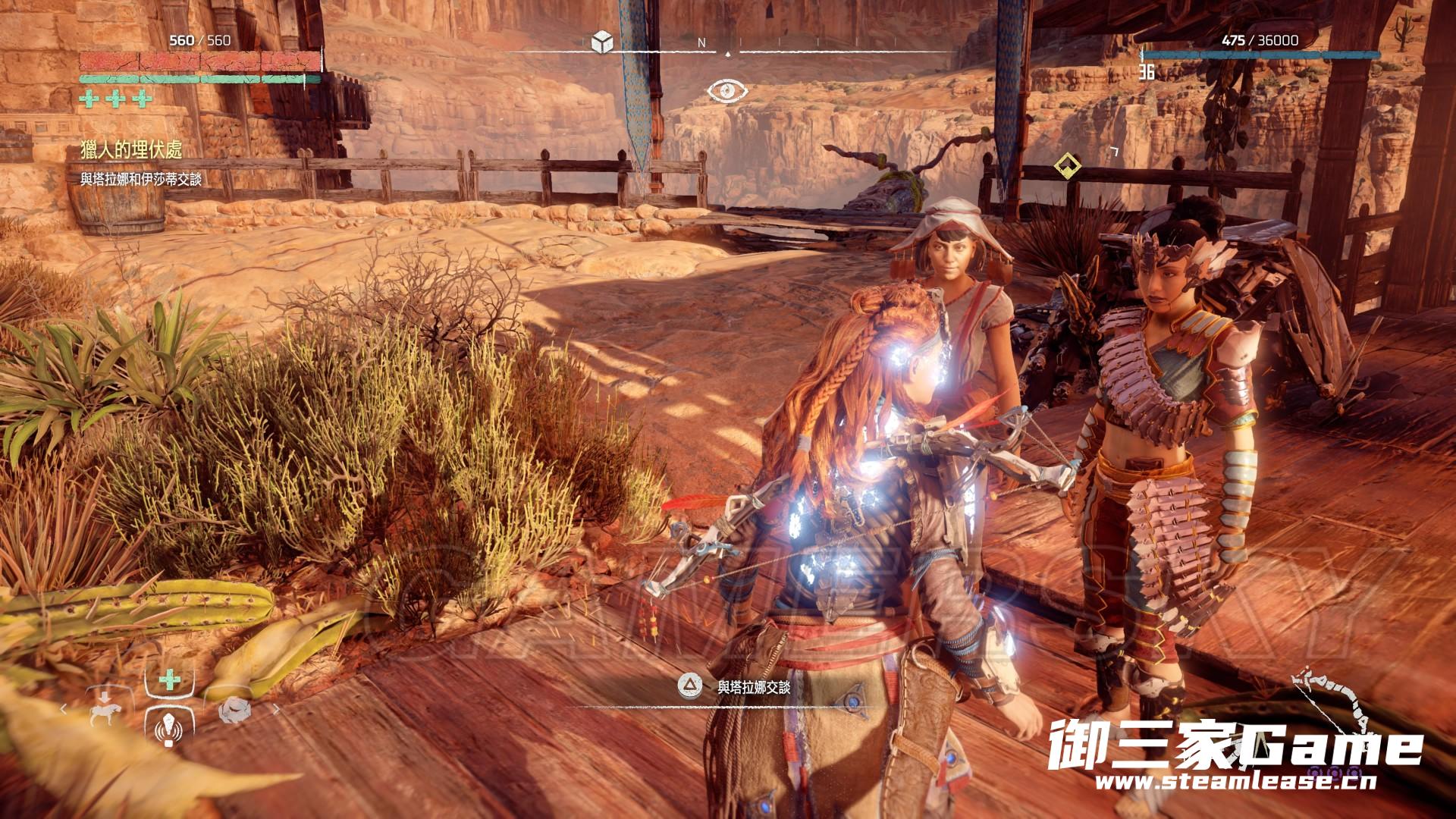This screenshot has height=819, width=1456.
Task: Select the cube marker on the compass
Action: point(602,42)
